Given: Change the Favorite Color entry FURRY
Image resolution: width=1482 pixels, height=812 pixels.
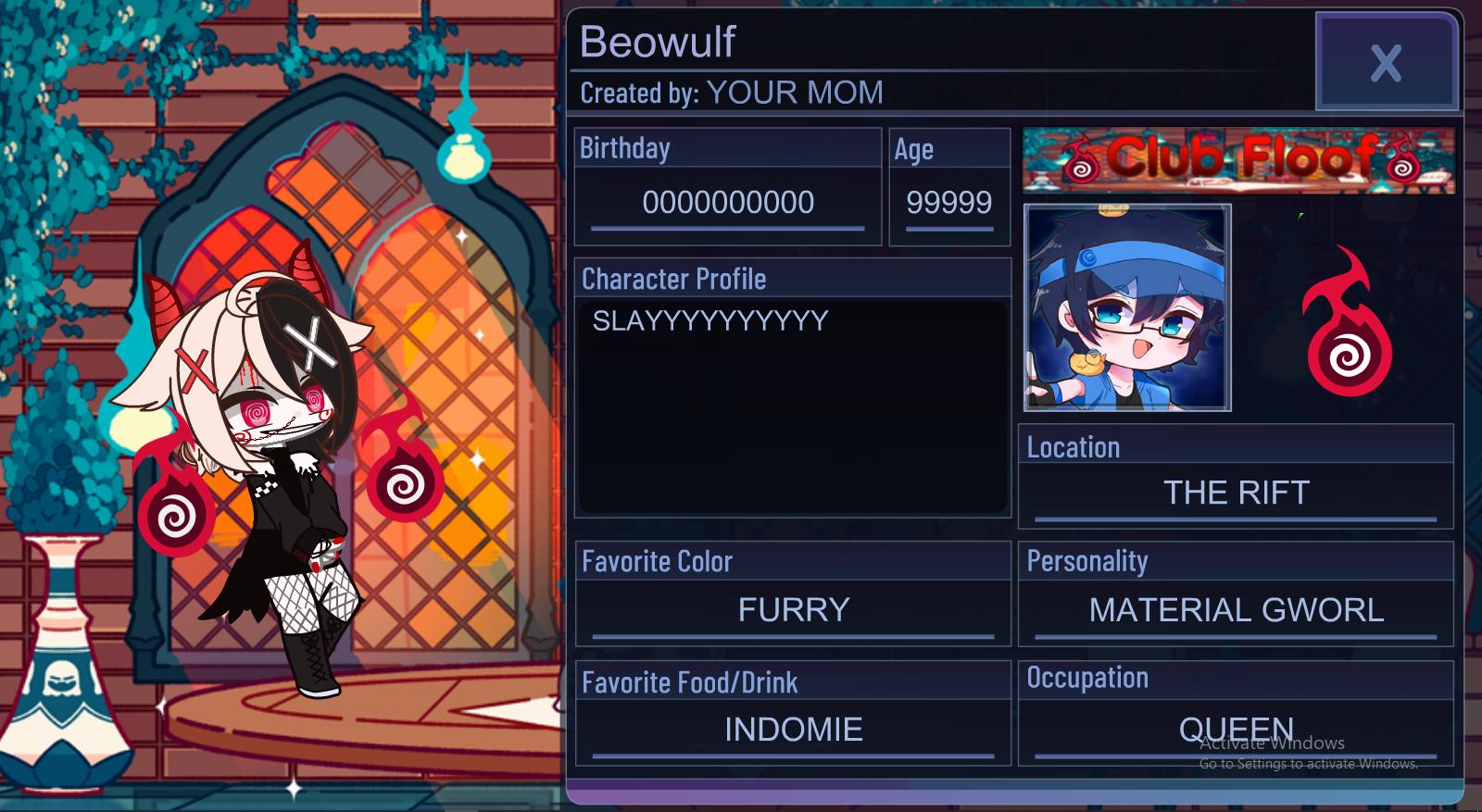Looking at the screenshot, I should (x=792, y=609).
